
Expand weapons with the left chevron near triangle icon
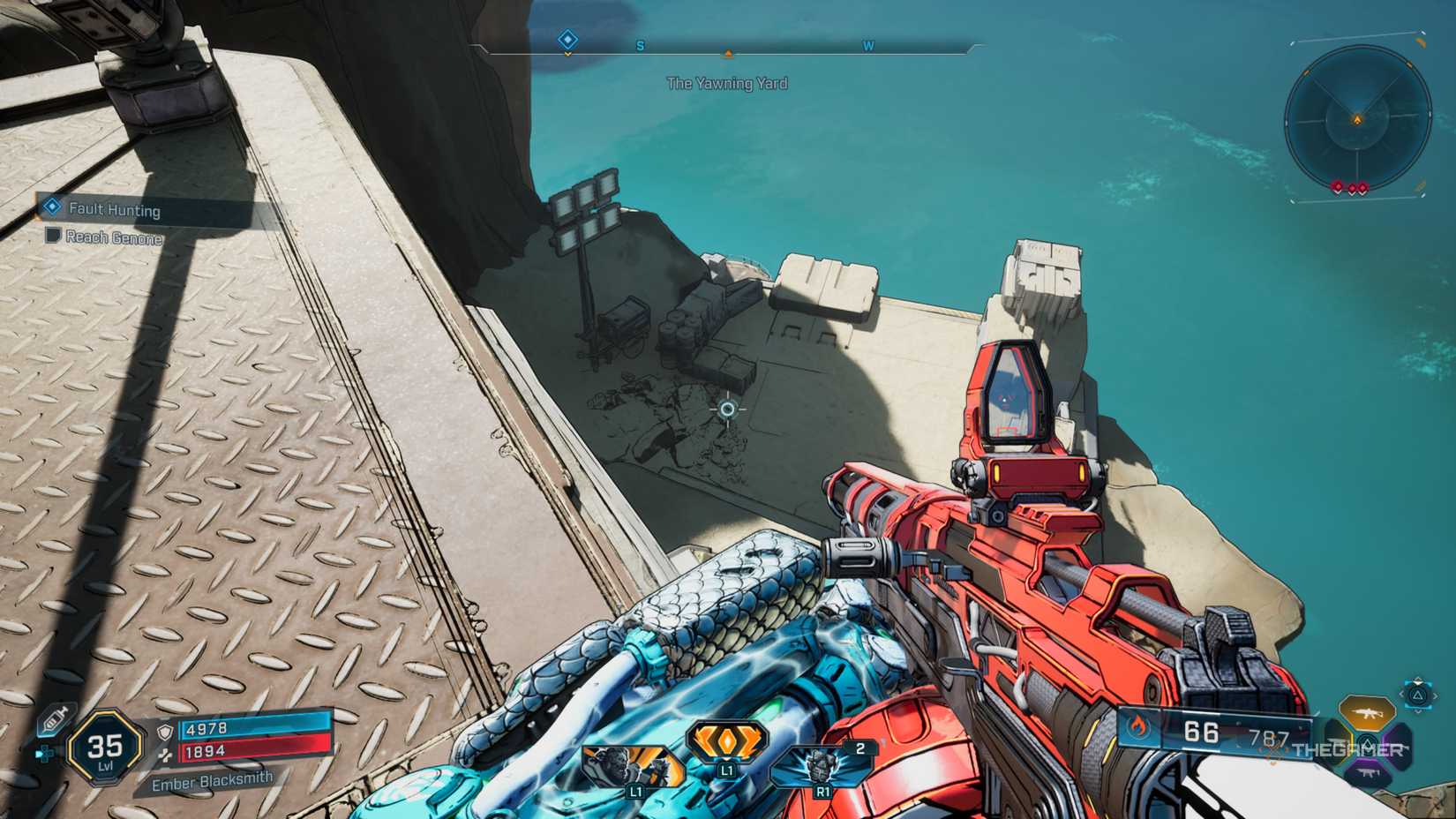coord(1401,695)
